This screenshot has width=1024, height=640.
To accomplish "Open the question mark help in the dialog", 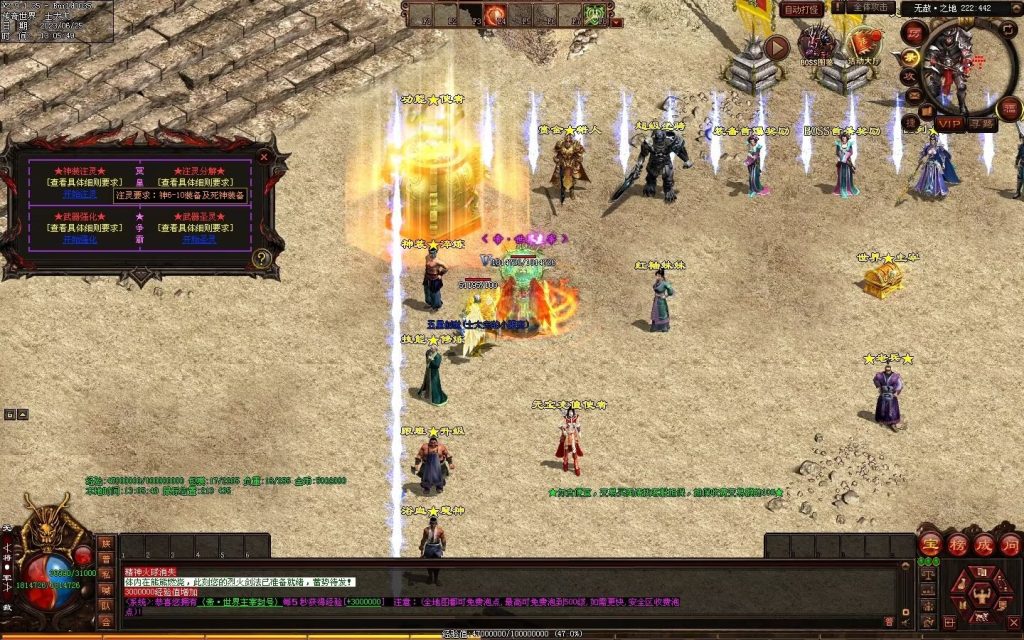I will pos(262,258).
